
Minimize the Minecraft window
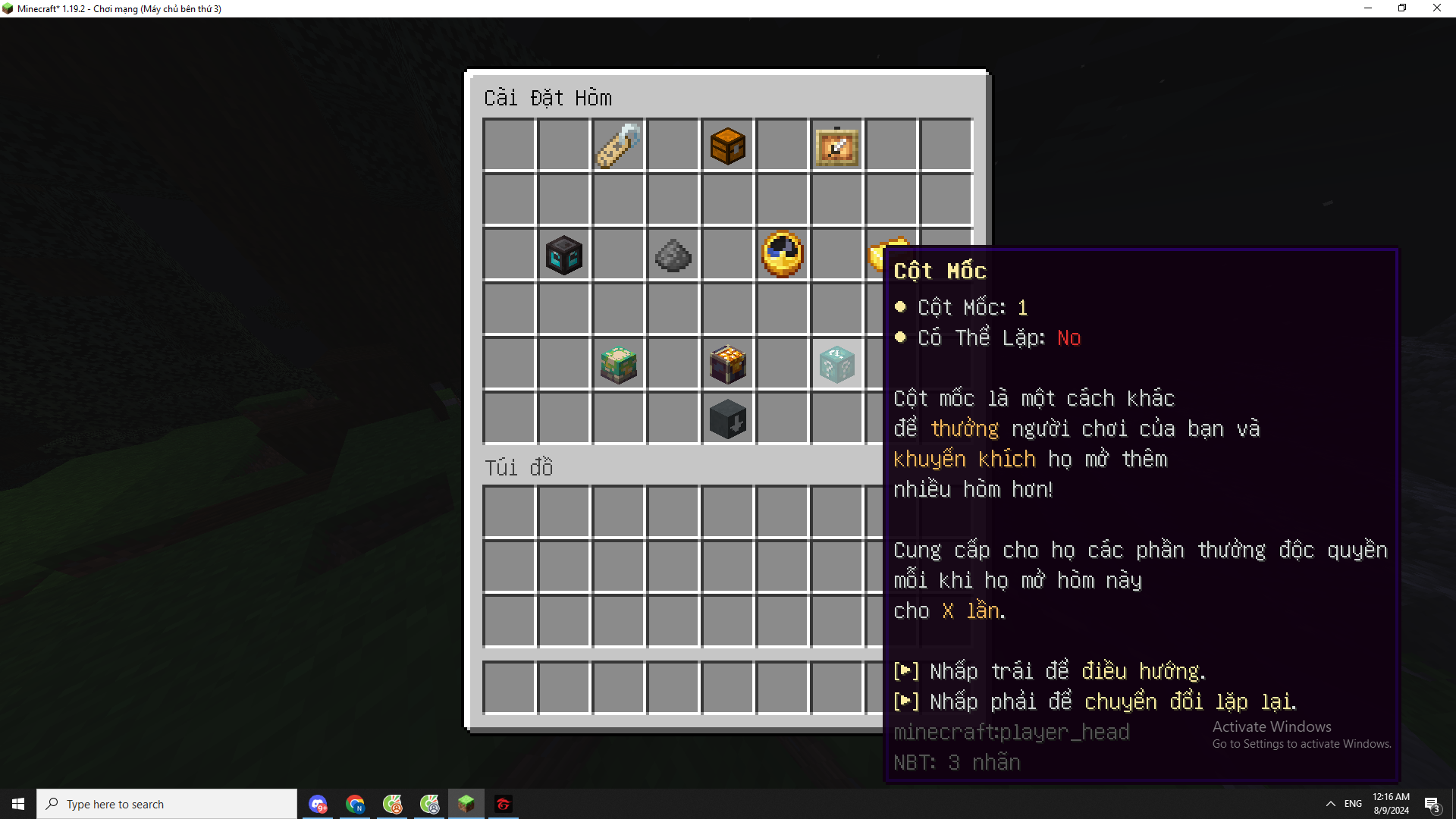coord(1368,8)
